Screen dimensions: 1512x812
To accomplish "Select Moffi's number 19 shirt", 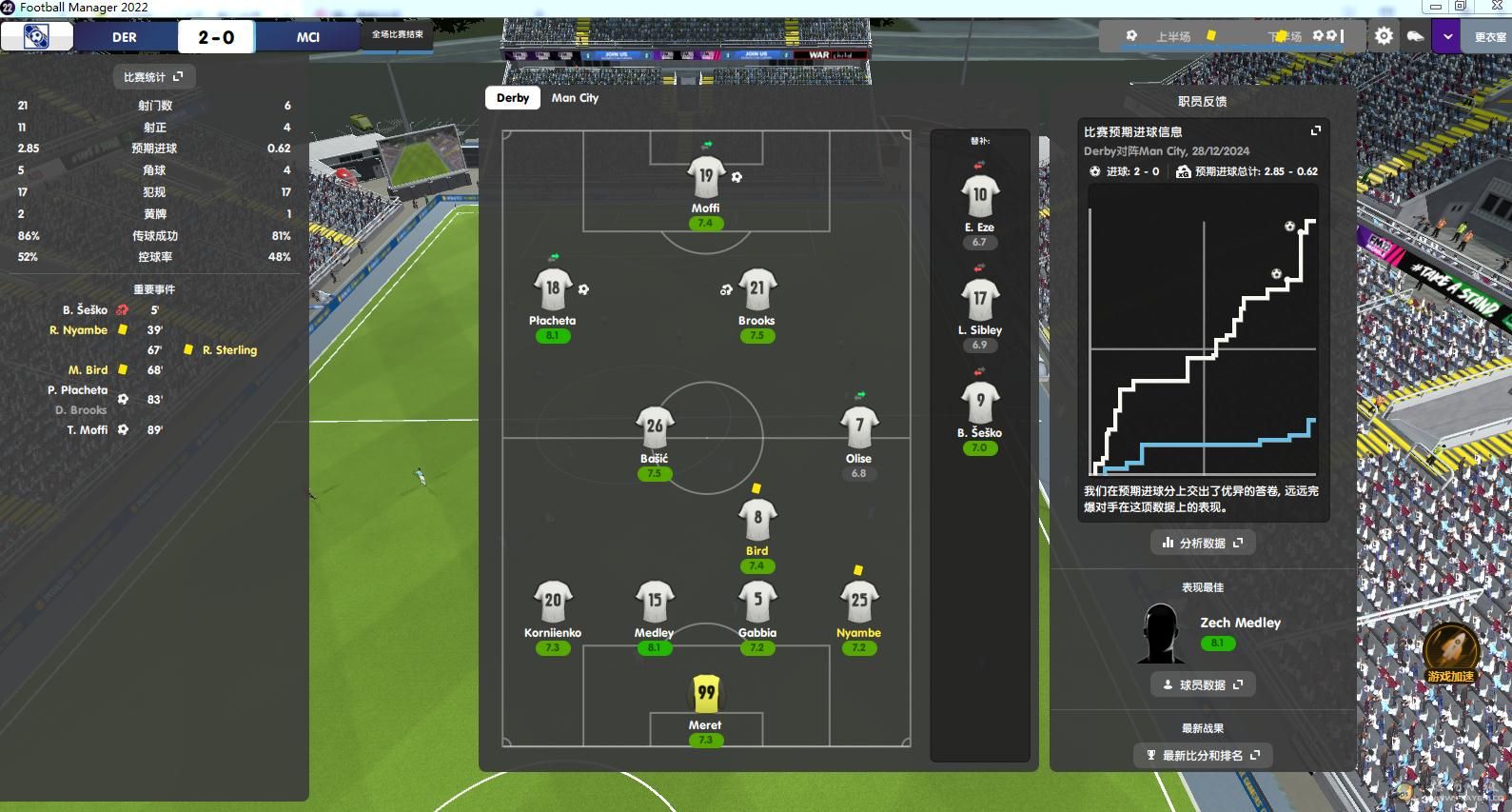I will click(705, 177).
